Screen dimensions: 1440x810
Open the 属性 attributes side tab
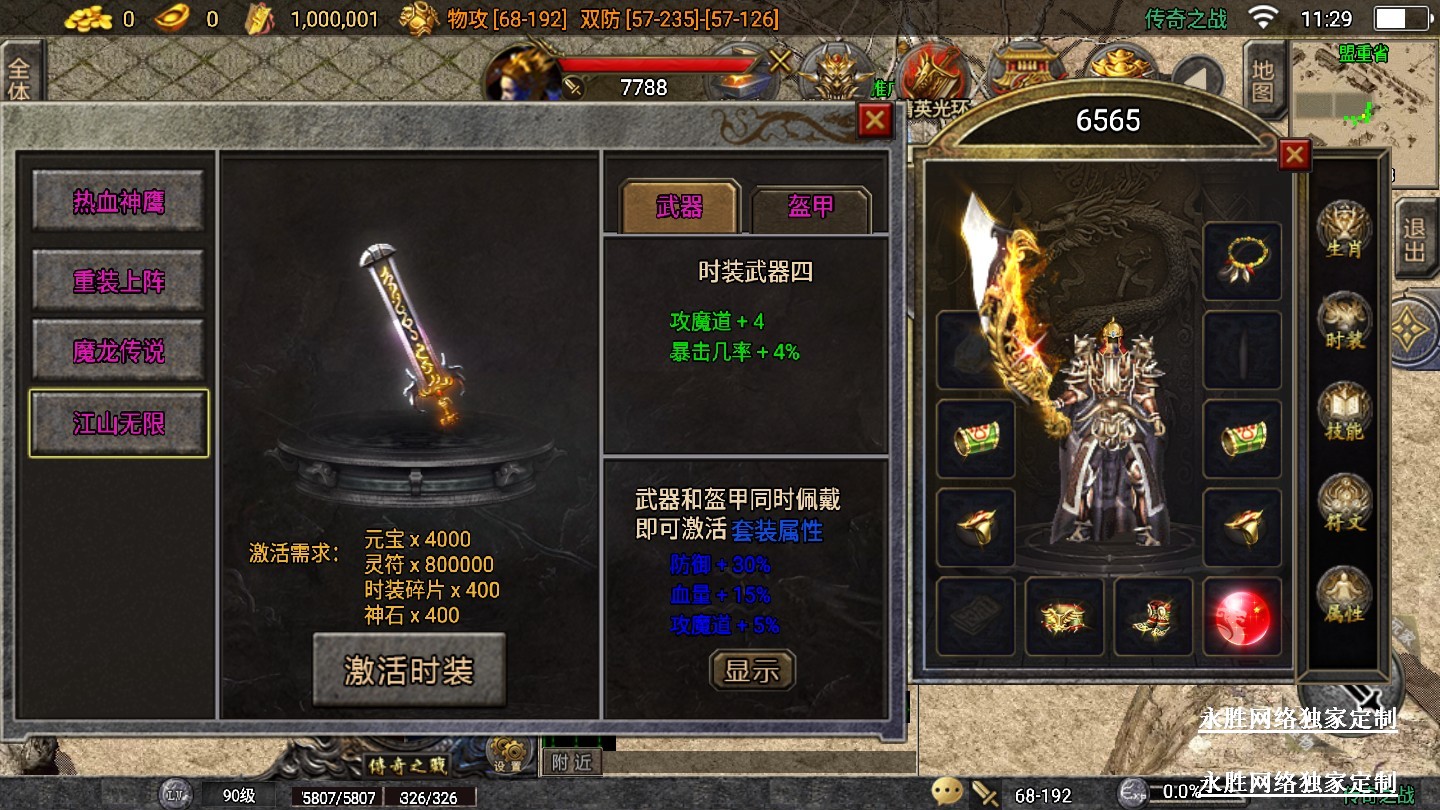pos(1343,596)
